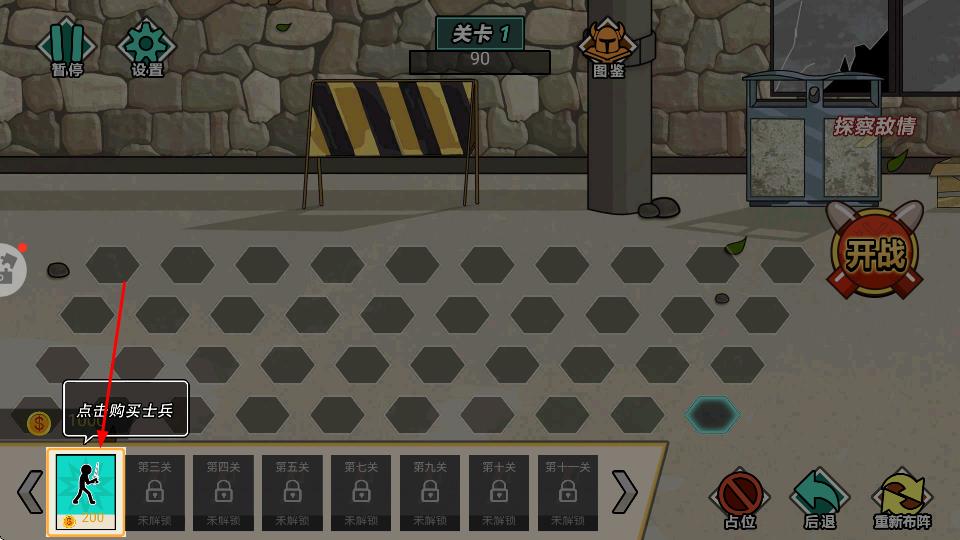
Task: Tap 探察敌情 to scout enemies
Action: click(x=874, y=127)
